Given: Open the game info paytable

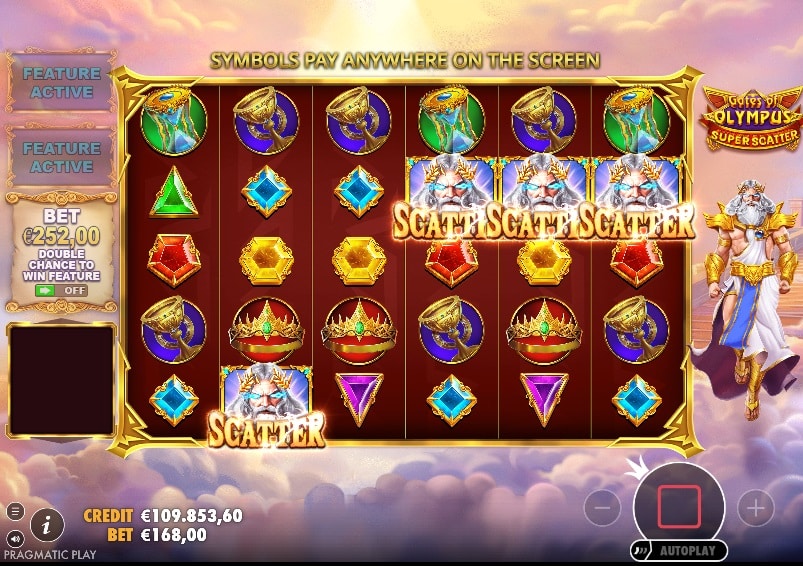Looking at the screenshot, I should tap(46, 523).
